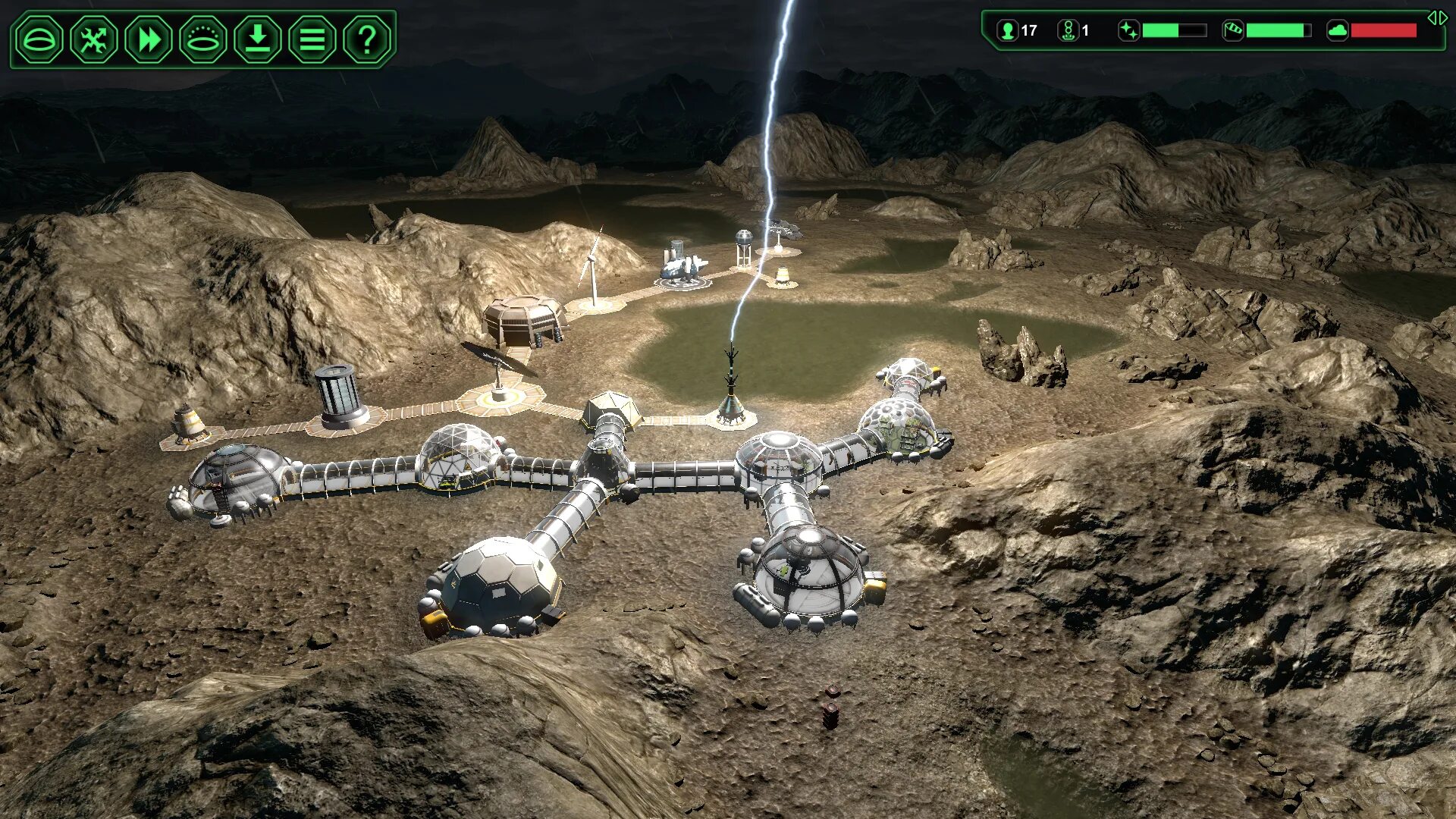Screen dimensions: 1456x819
Task: Save the game with the download arrow
Action: (x=258, y=39)
